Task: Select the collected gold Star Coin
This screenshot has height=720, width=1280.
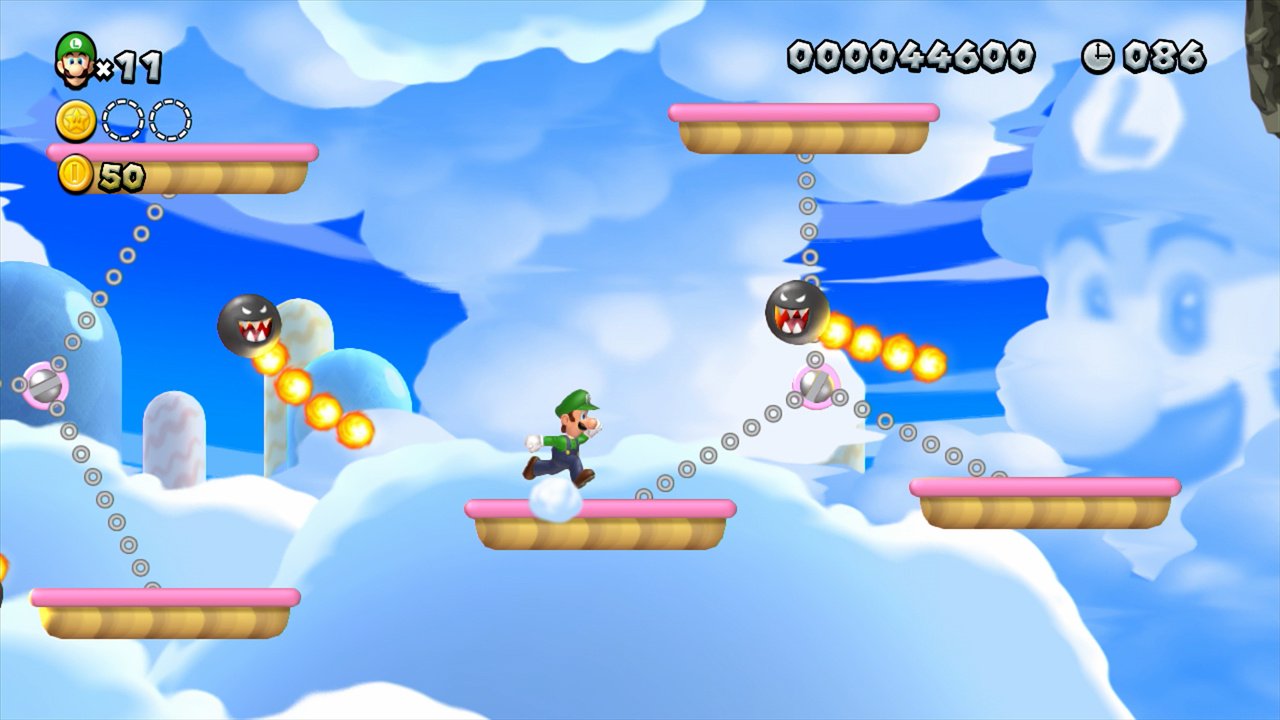Action: coord(76,120)
